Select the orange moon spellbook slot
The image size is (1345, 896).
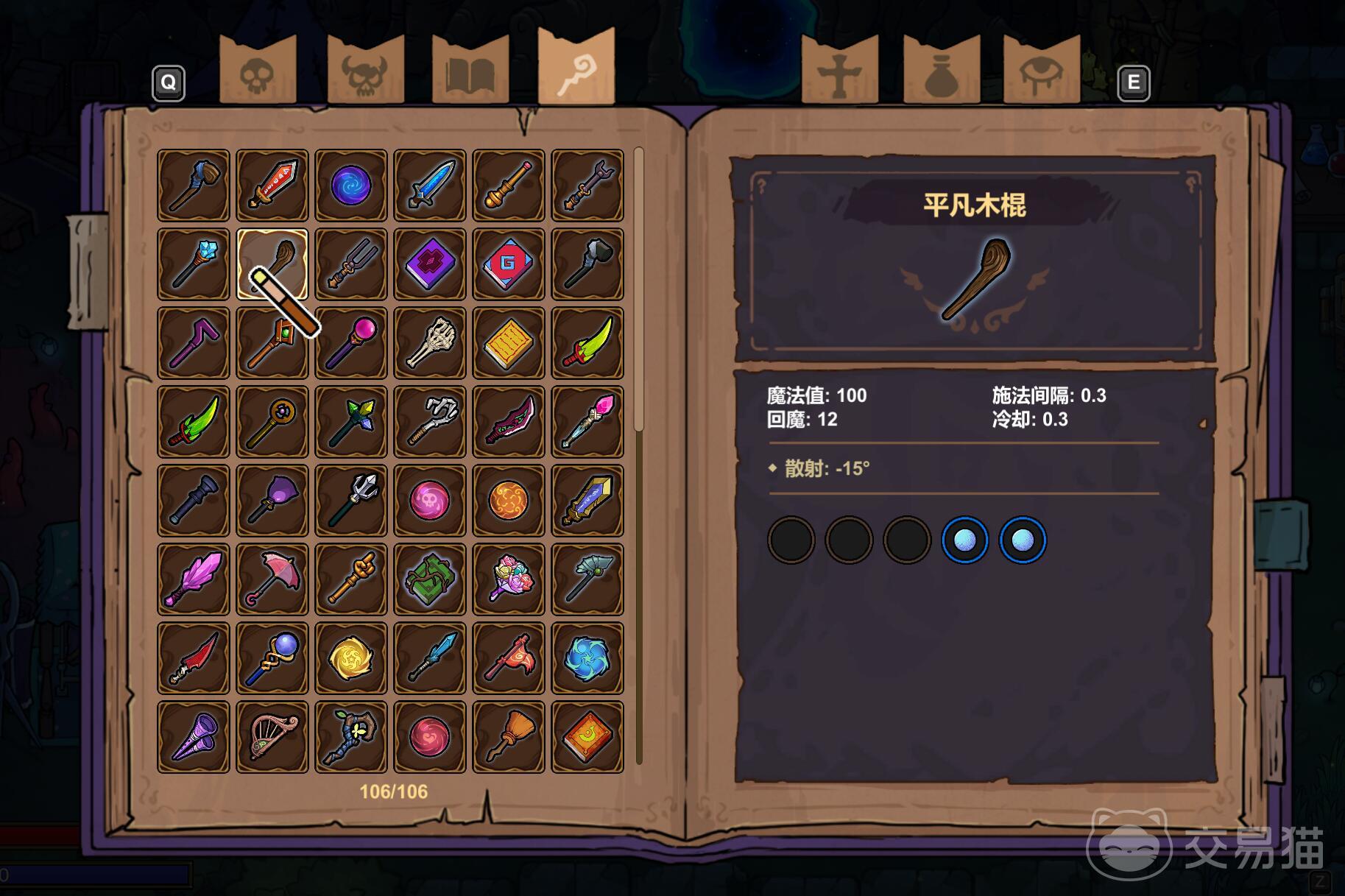(587, 737)
